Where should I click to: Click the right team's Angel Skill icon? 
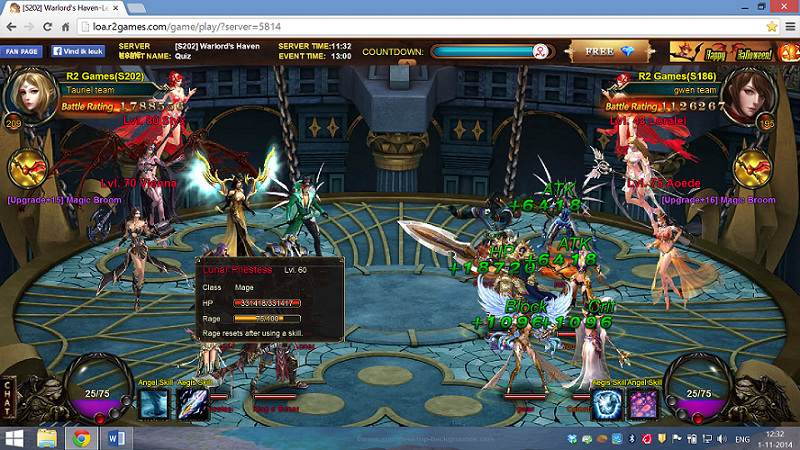coord(642,405)
